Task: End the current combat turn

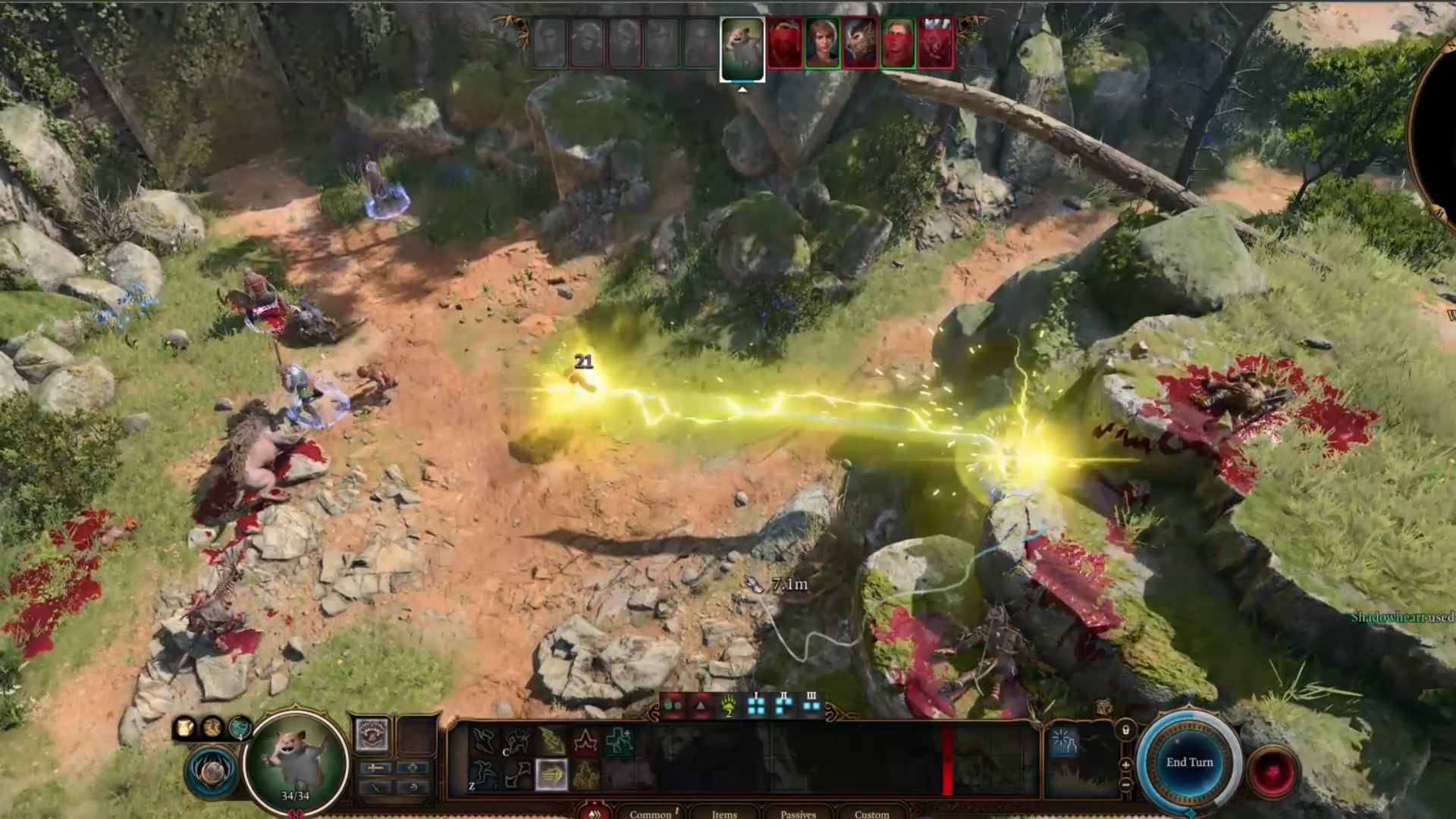Action: point(1189,763)
